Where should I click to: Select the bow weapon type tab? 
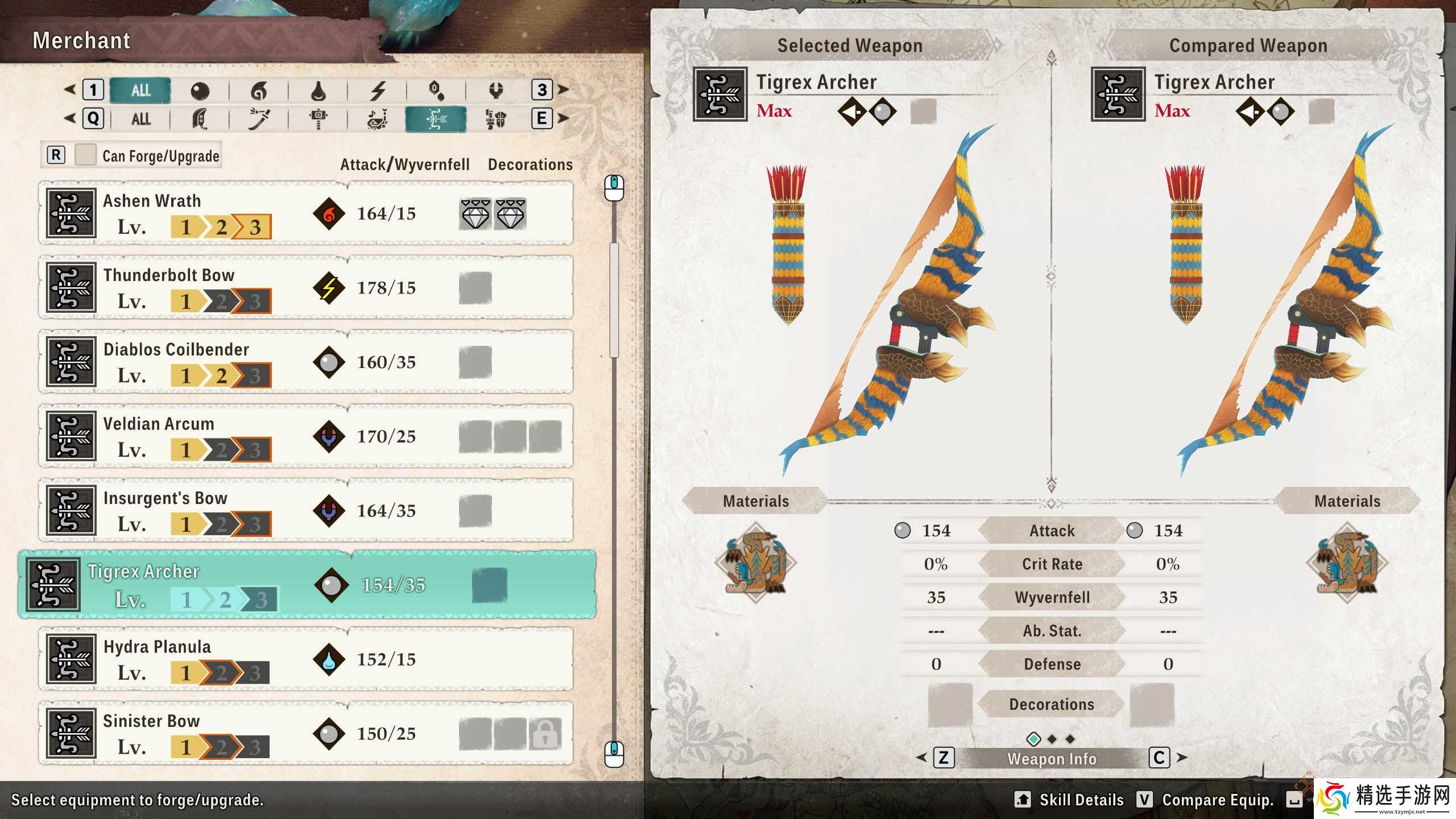click(436, 119)
